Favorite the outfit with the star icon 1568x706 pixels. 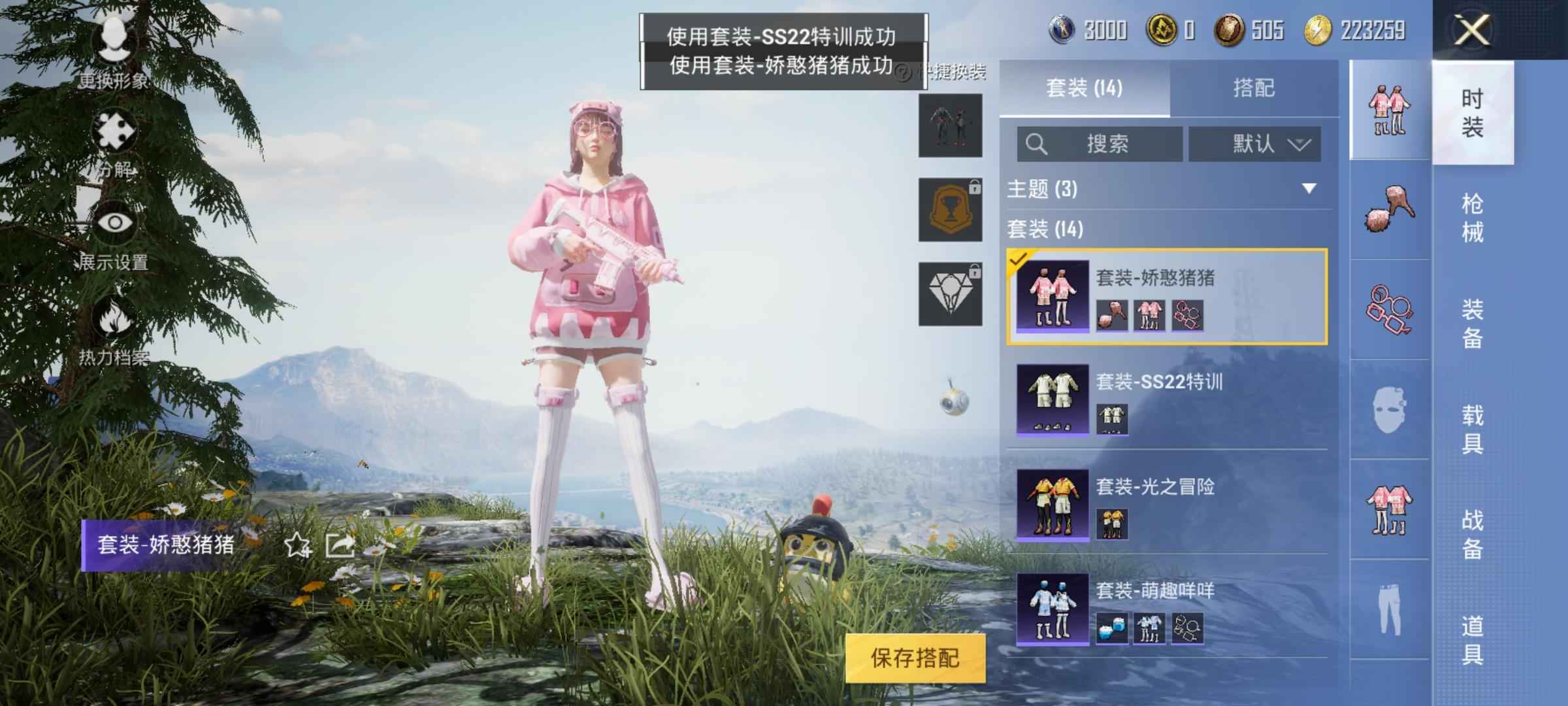(297, 545)
